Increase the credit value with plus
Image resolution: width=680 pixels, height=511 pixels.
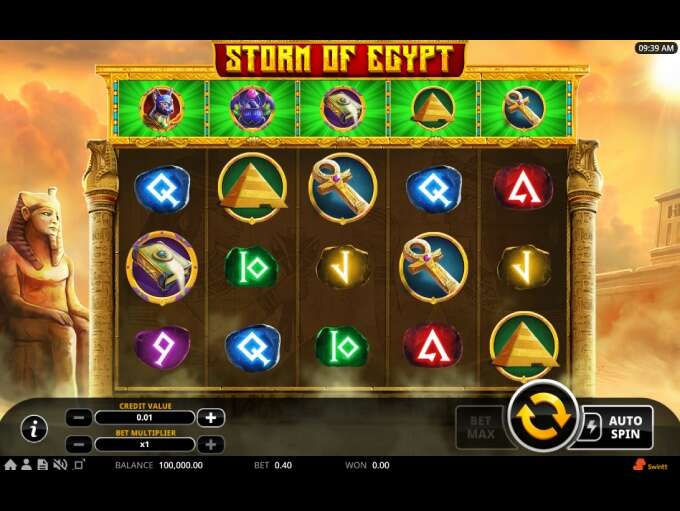pos(210,418)
